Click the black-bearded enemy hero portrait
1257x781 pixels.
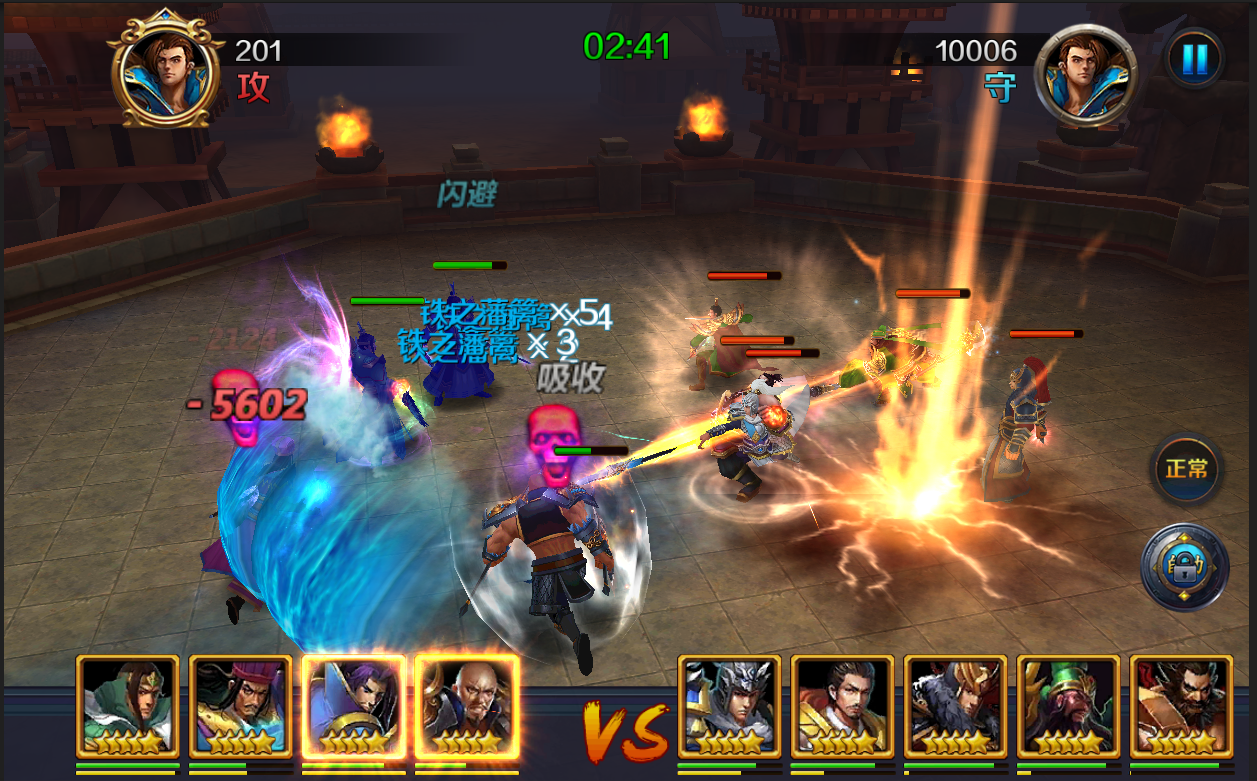pos(1181,706)
